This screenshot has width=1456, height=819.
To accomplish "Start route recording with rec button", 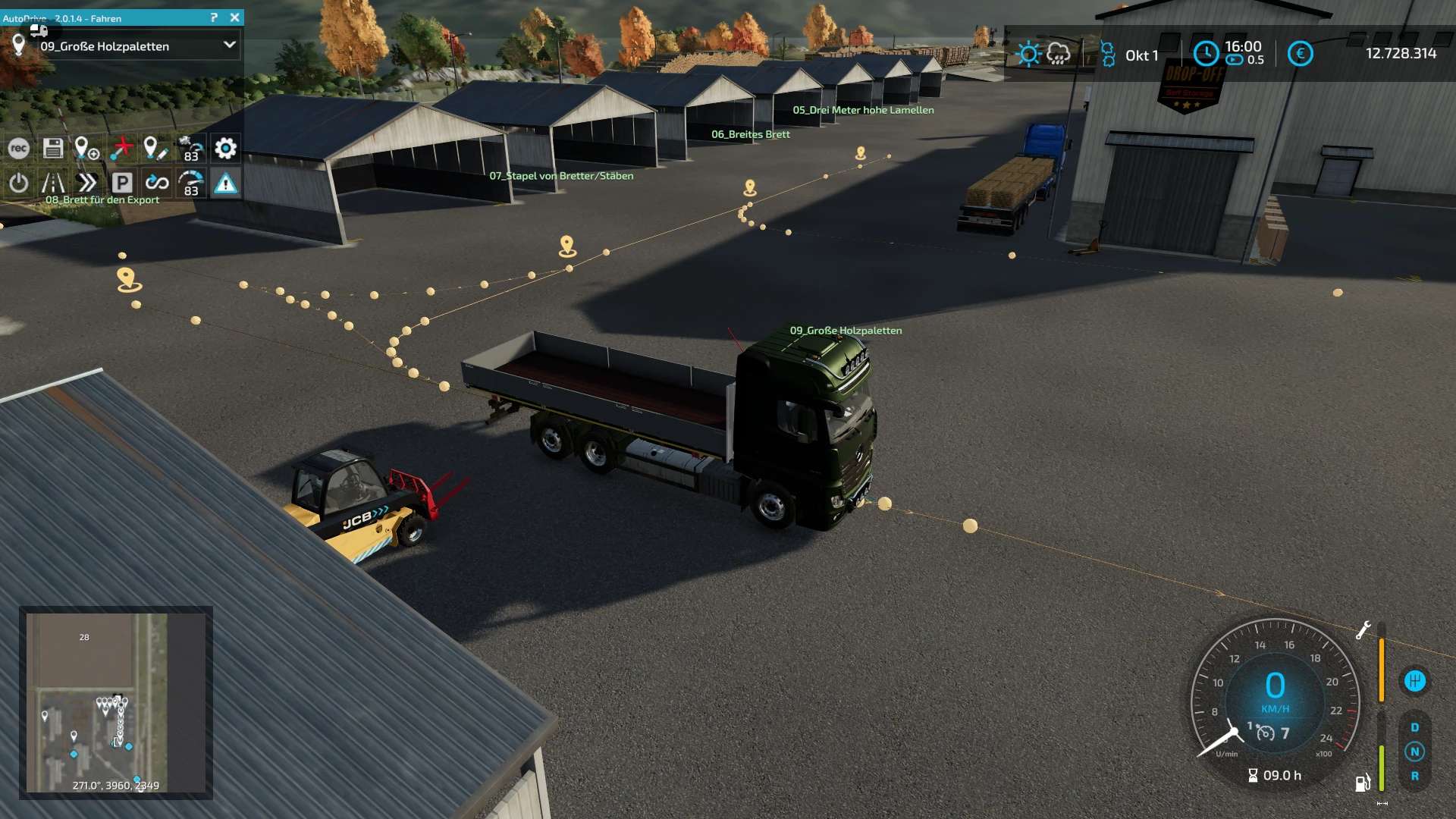I will (19, 149).
